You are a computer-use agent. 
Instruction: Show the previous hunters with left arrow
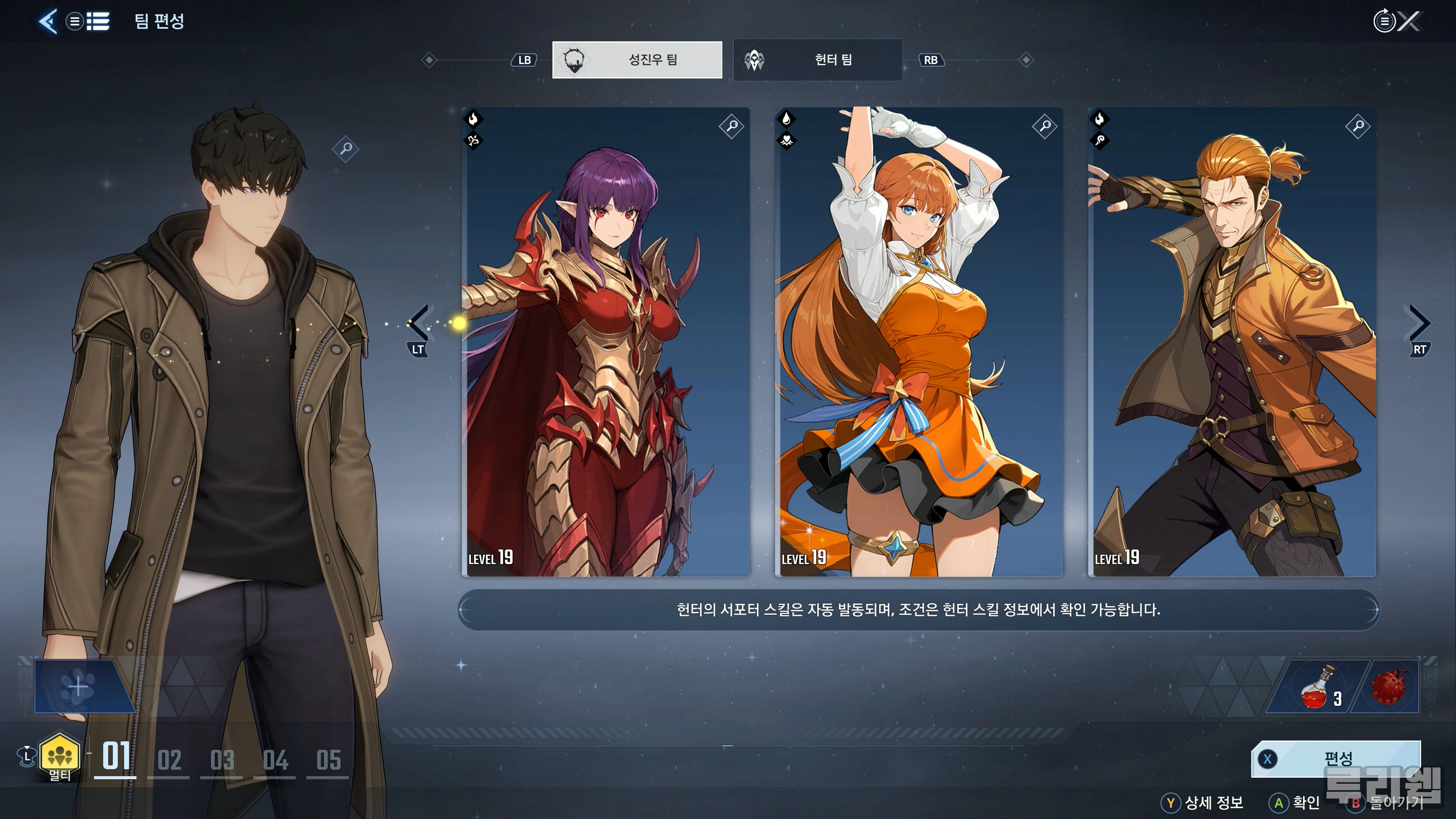[419, 323]
